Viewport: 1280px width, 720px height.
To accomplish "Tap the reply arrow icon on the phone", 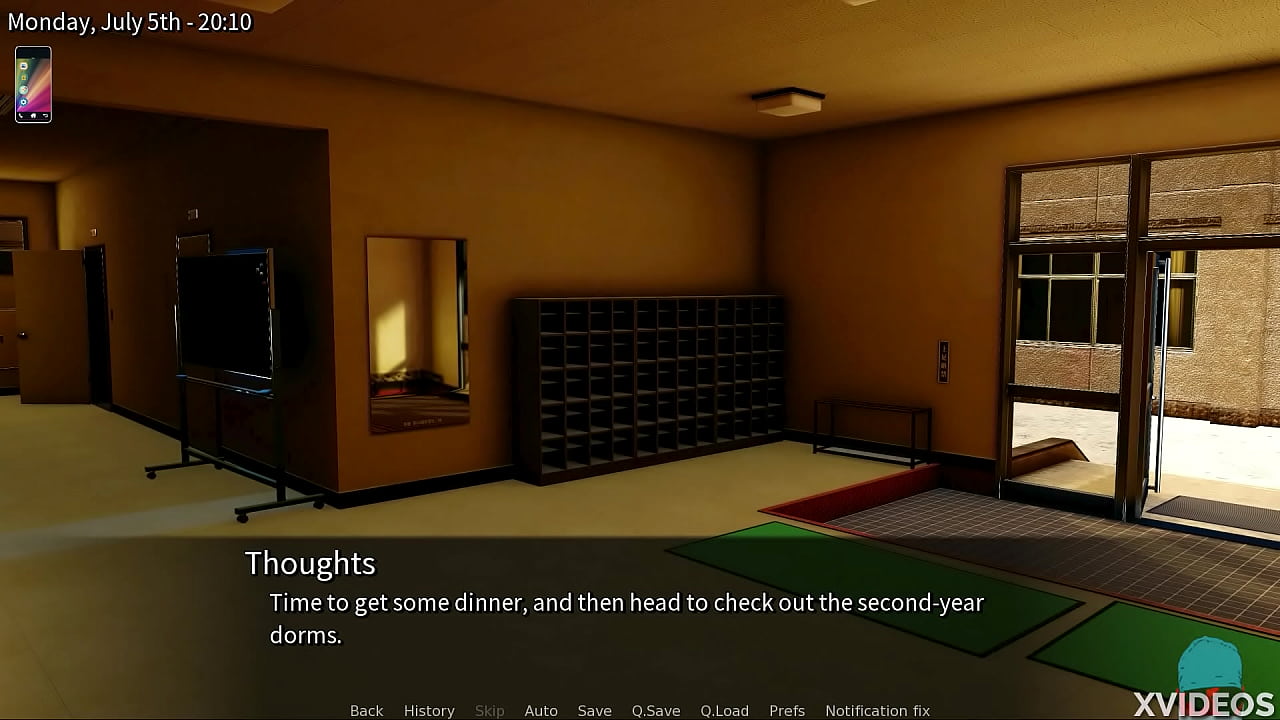I will 46,115.
